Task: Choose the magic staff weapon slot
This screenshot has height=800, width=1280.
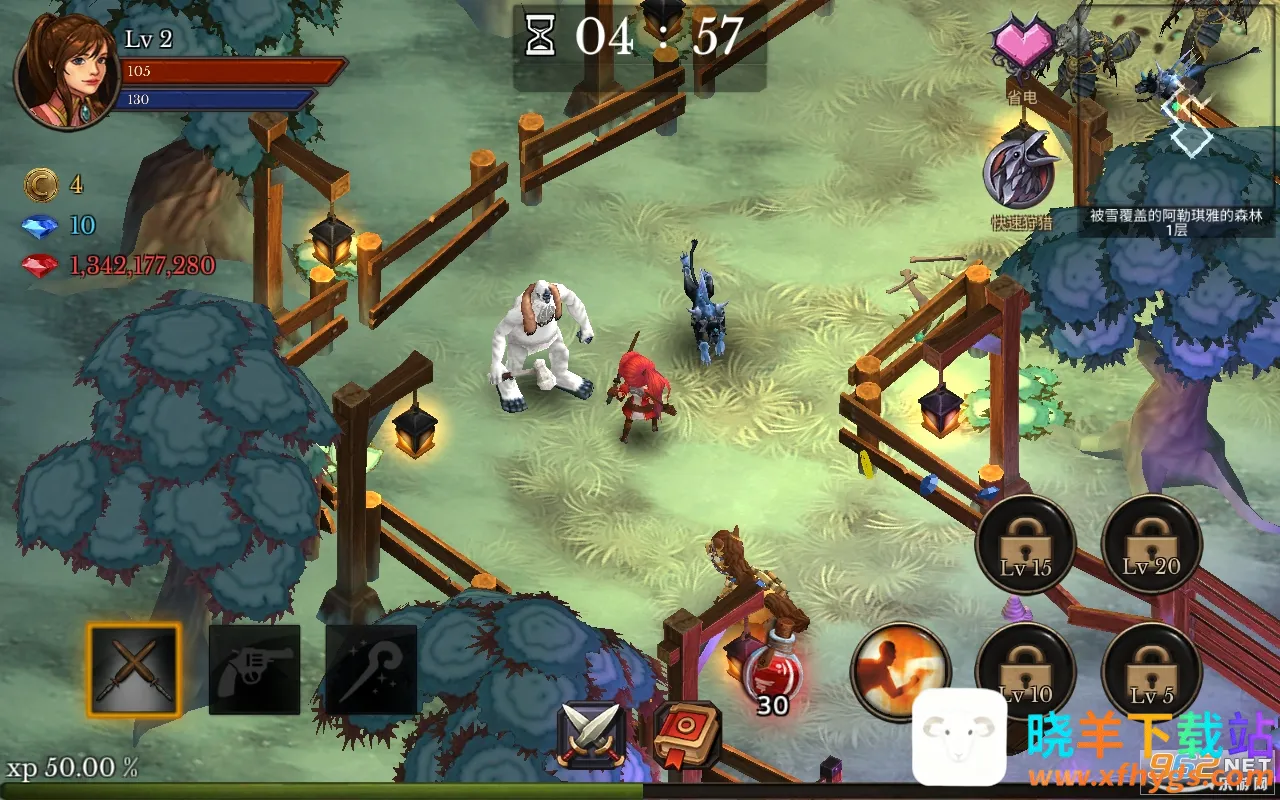Action: tap(371, 669)
